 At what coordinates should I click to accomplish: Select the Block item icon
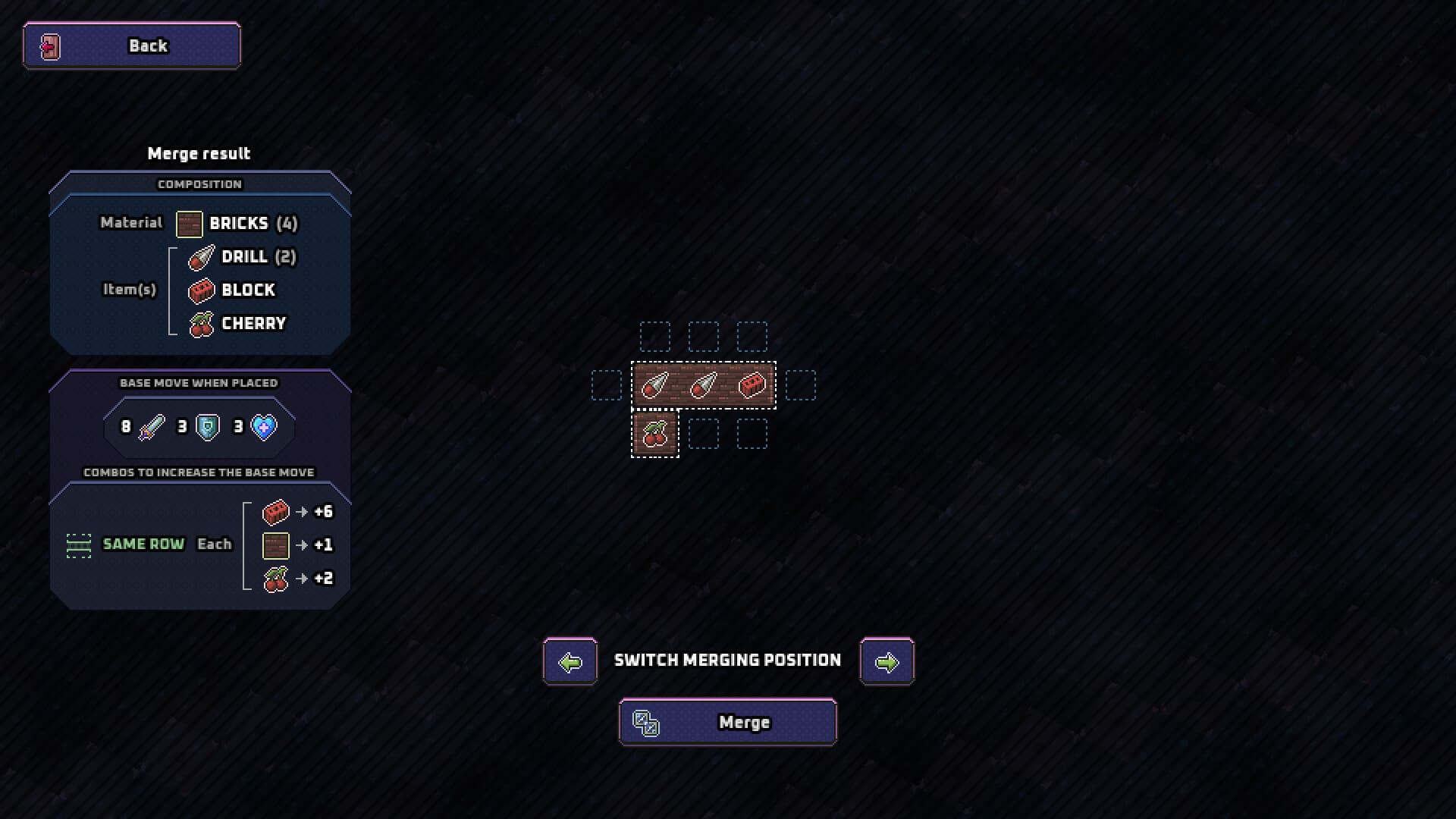pyautogui.click(x=200, y=290)
